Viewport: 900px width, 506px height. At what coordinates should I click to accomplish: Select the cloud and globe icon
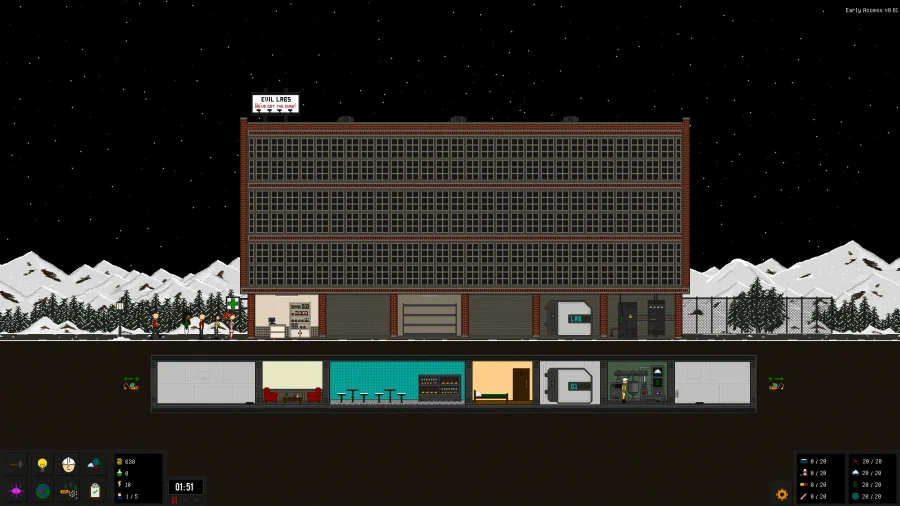[94, 465]
